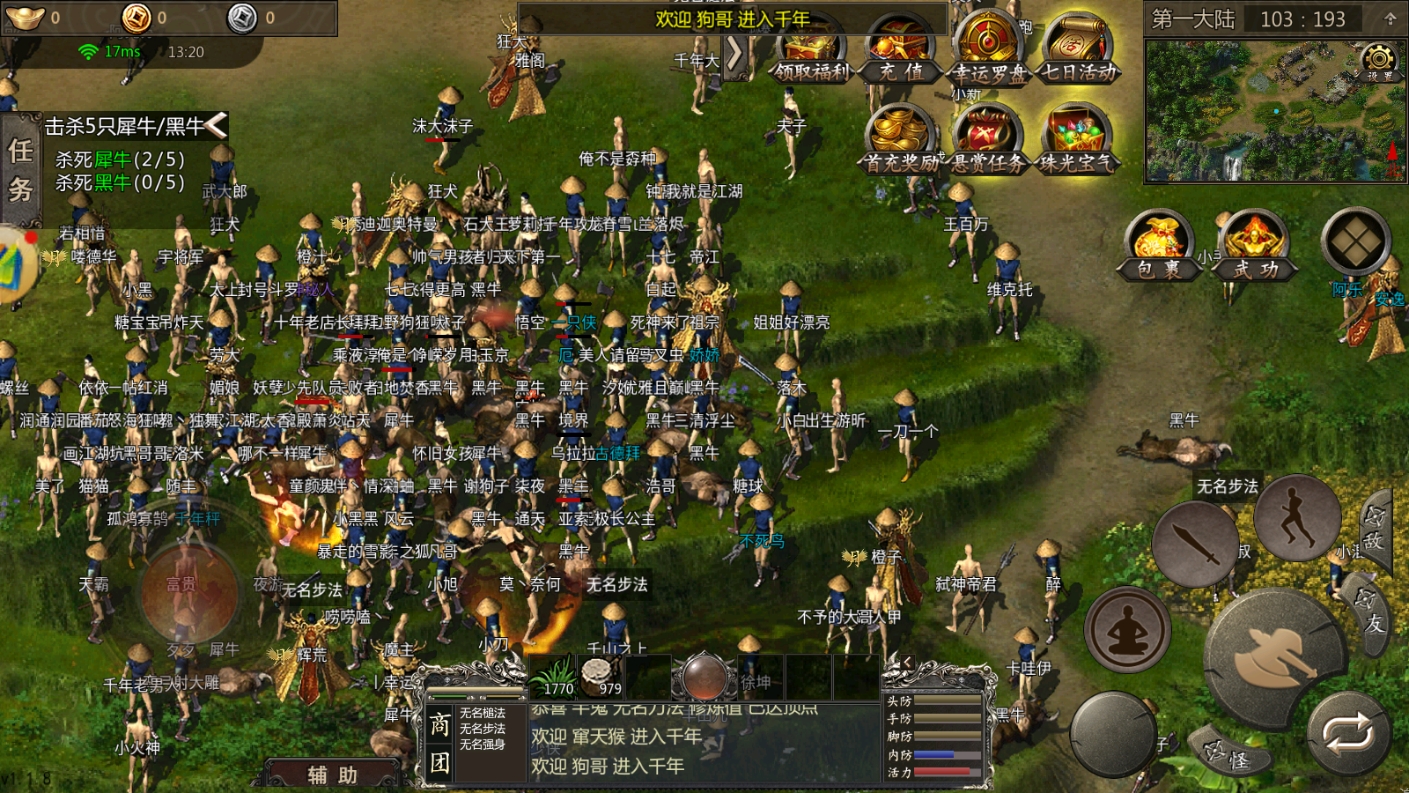Open the 七日活动 event scroll
This screenshot has width=1409, height=793.
[1078, 48]
